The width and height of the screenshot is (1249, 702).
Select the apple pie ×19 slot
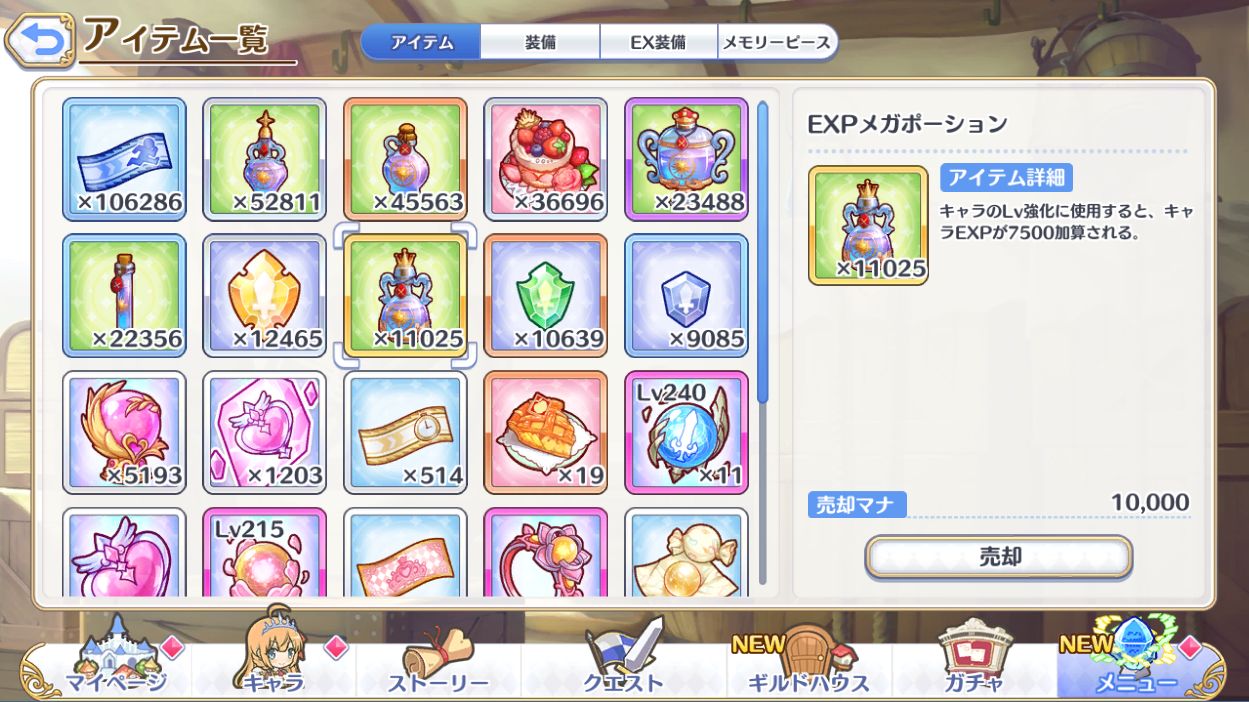pyautogui.click(x=546, y=433)
